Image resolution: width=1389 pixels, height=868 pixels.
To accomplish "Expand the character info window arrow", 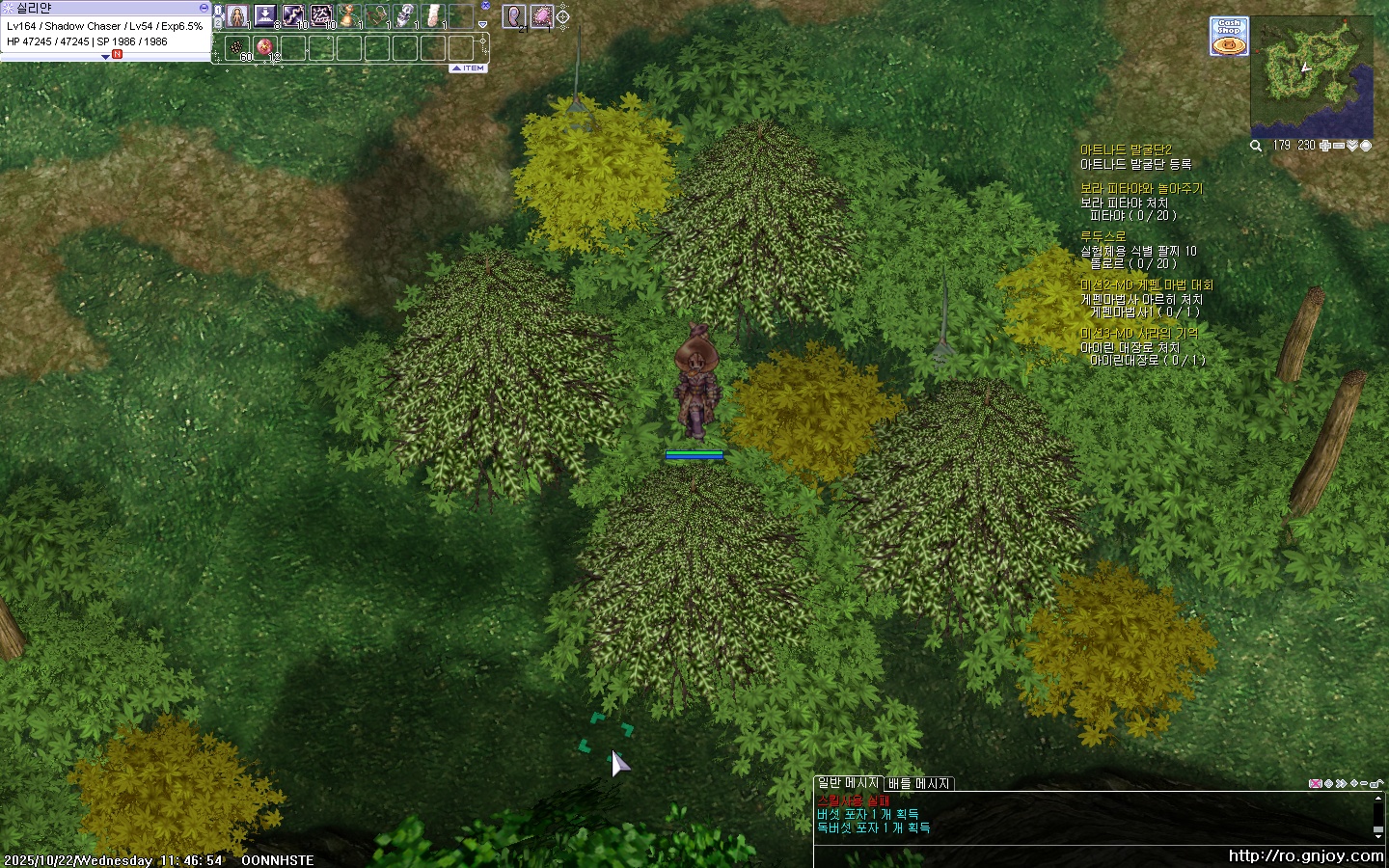I will point(105,57).
